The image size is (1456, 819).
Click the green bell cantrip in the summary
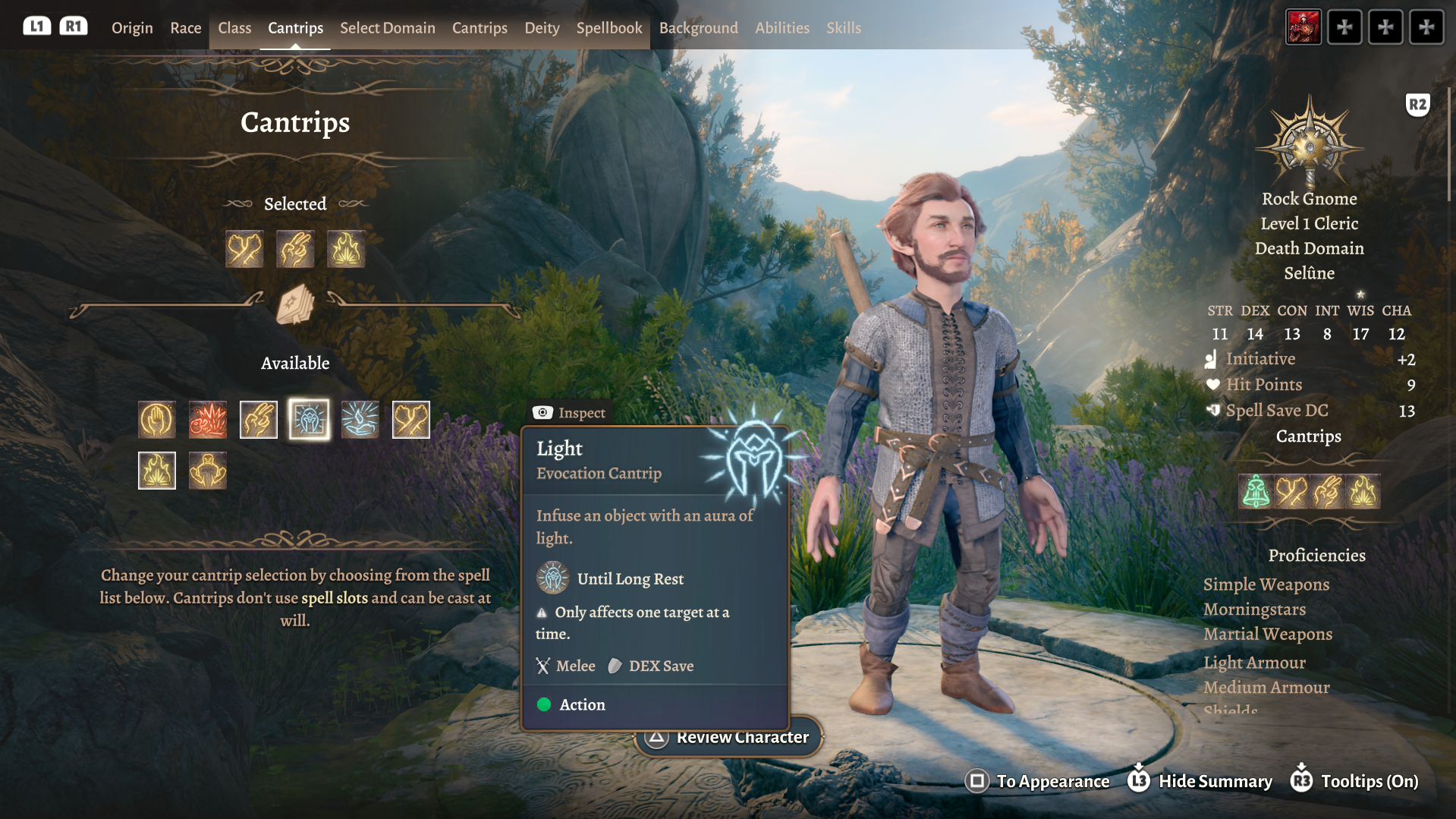coord(1256,492)
